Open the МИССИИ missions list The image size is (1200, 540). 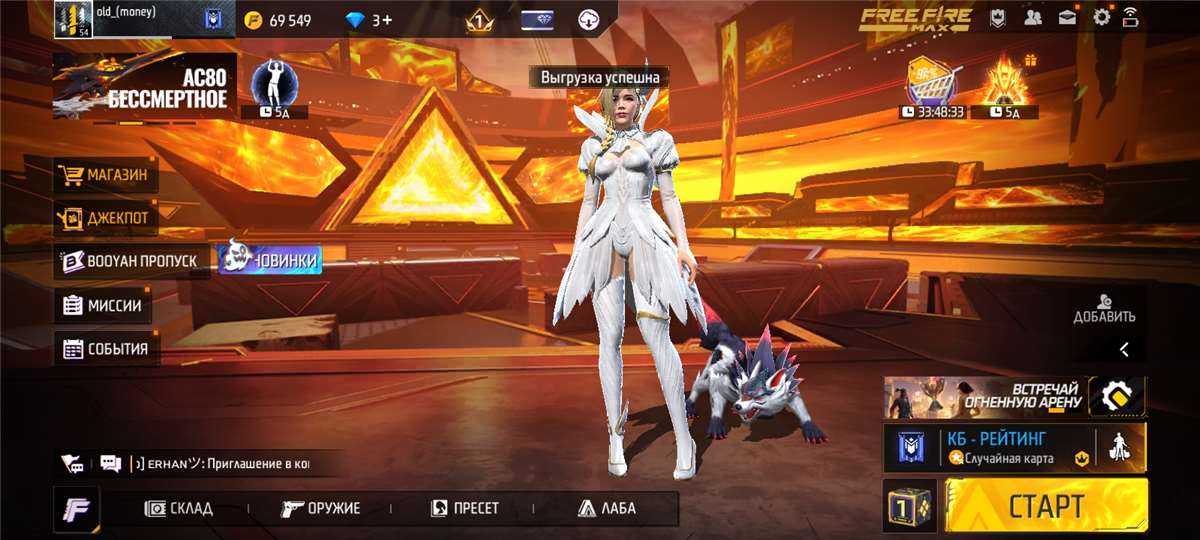coord(104,305)
